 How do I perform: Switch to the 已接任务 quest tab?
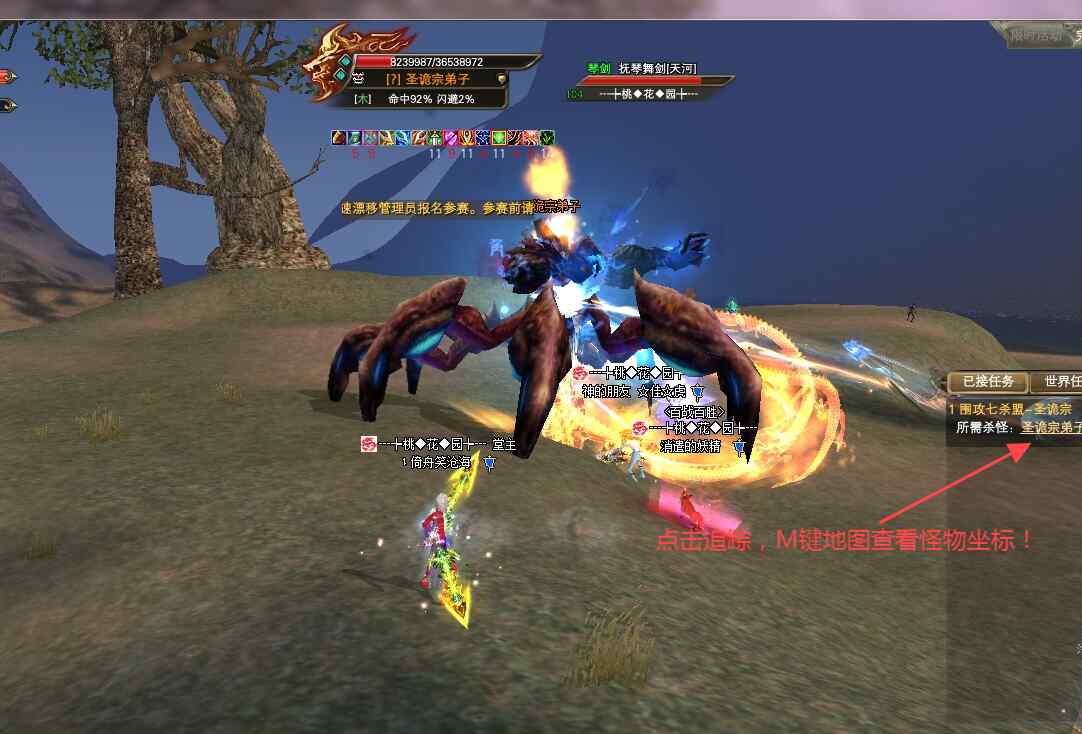(x=988, y=382)
